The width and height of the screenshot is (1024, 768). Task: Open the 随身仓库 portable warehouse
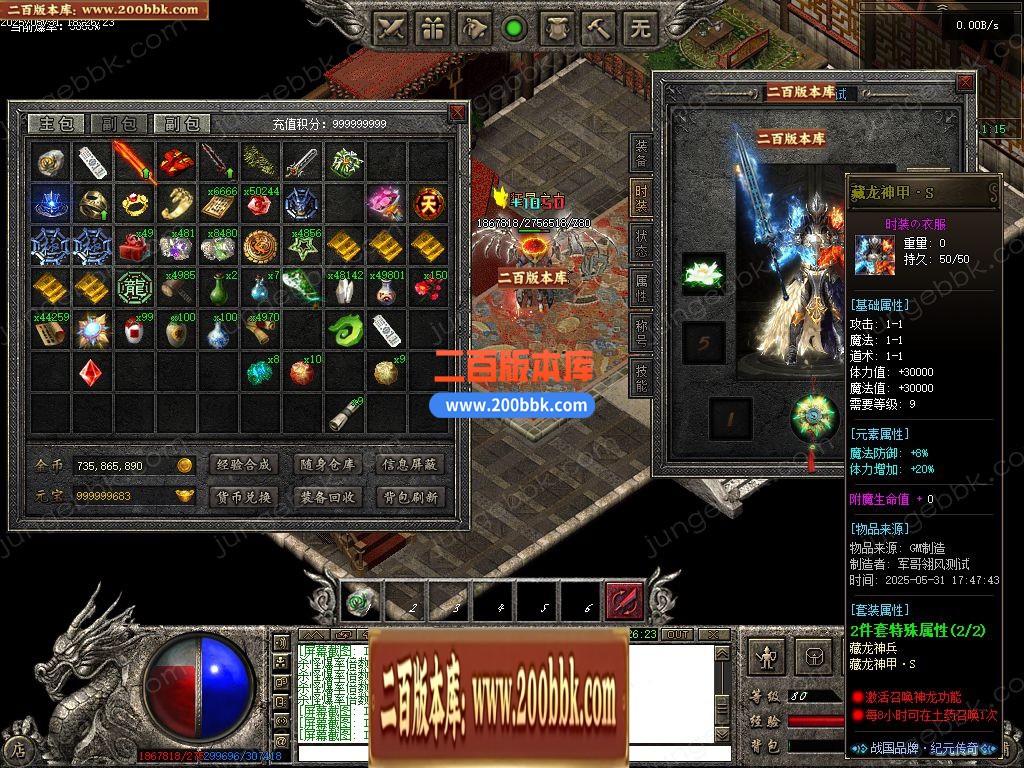326,465
